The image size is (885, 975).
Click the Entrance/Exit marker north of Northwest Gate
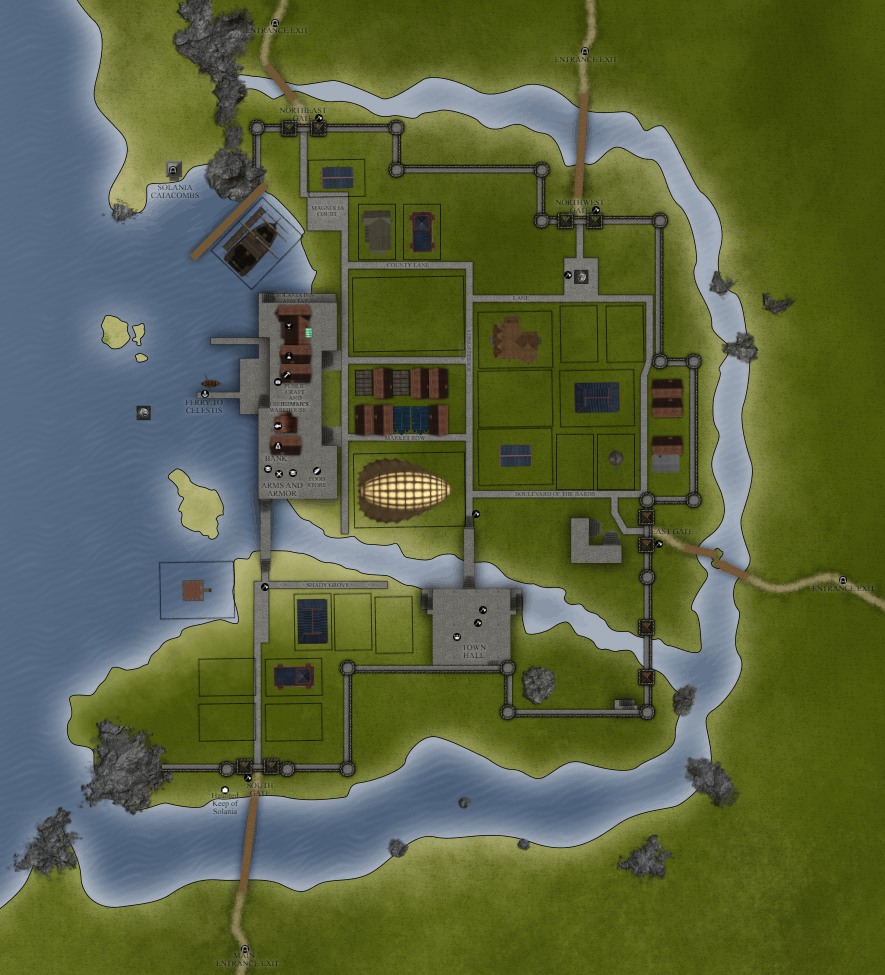(x=585, y=51)
